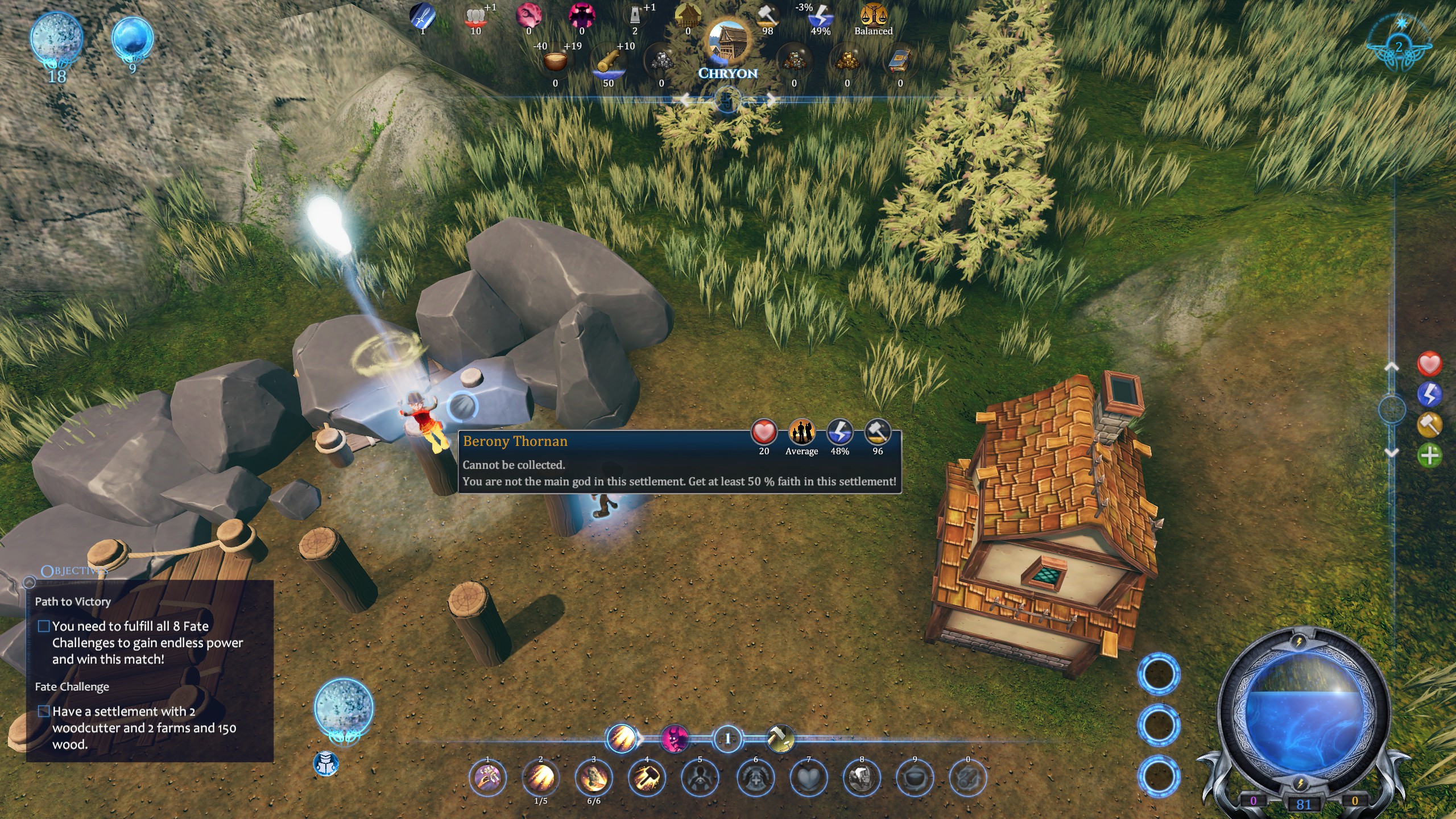
Task: Toggle the red heart filter button
Action: pos(1429,364)
